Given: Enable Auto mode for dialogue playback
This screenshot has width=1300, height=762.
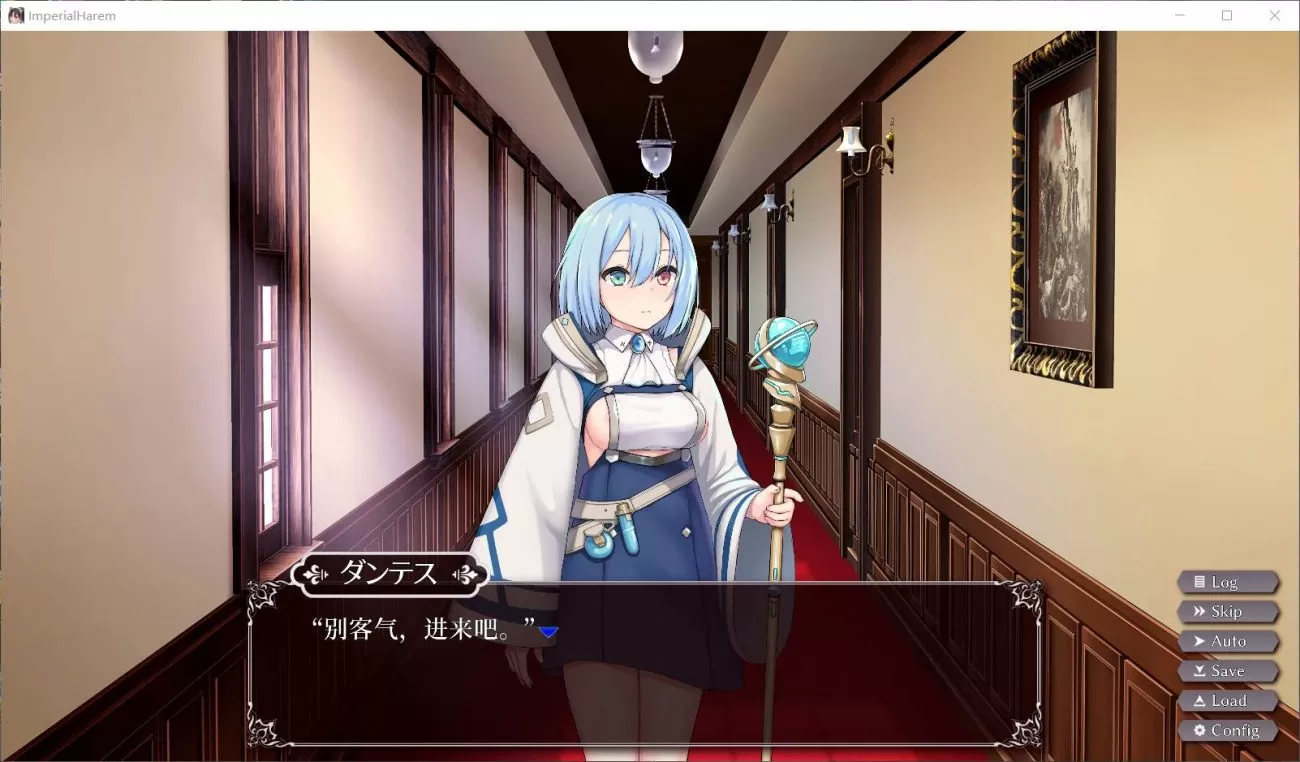Looking at the screenshot, I should click(x=1228, y=641).
